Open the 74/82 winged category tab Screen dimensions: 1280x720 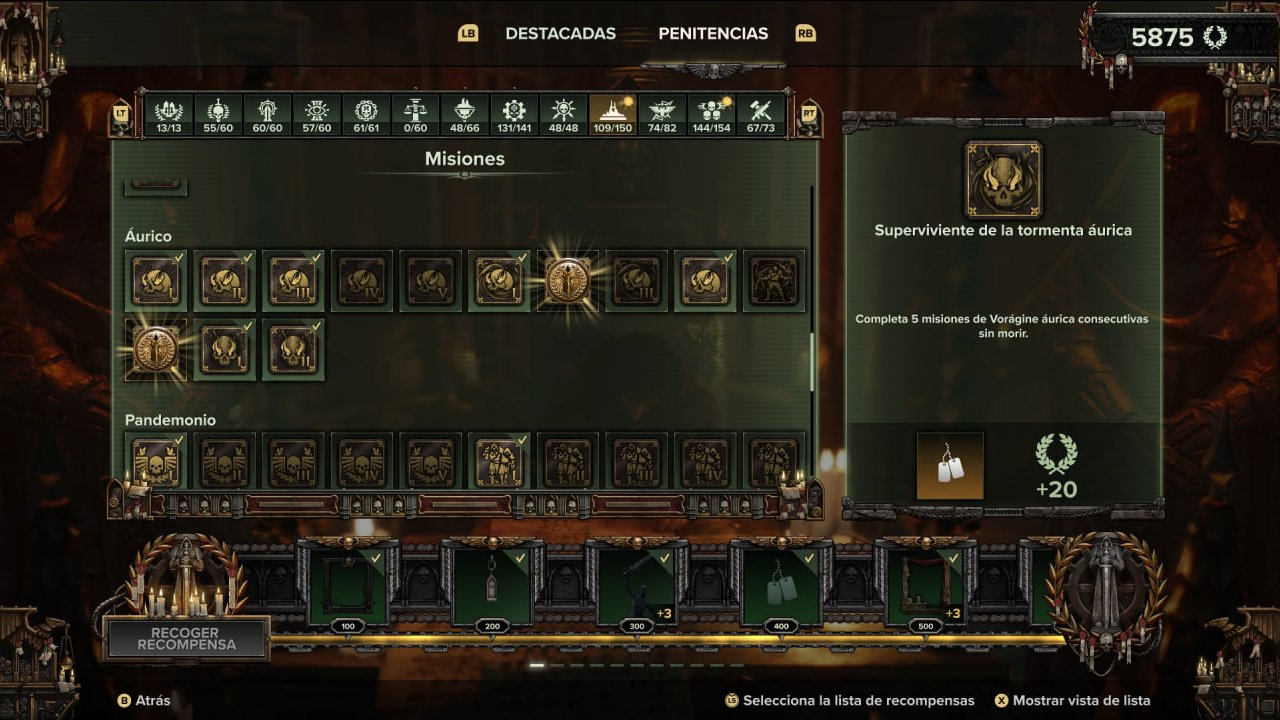coord(662,116)
